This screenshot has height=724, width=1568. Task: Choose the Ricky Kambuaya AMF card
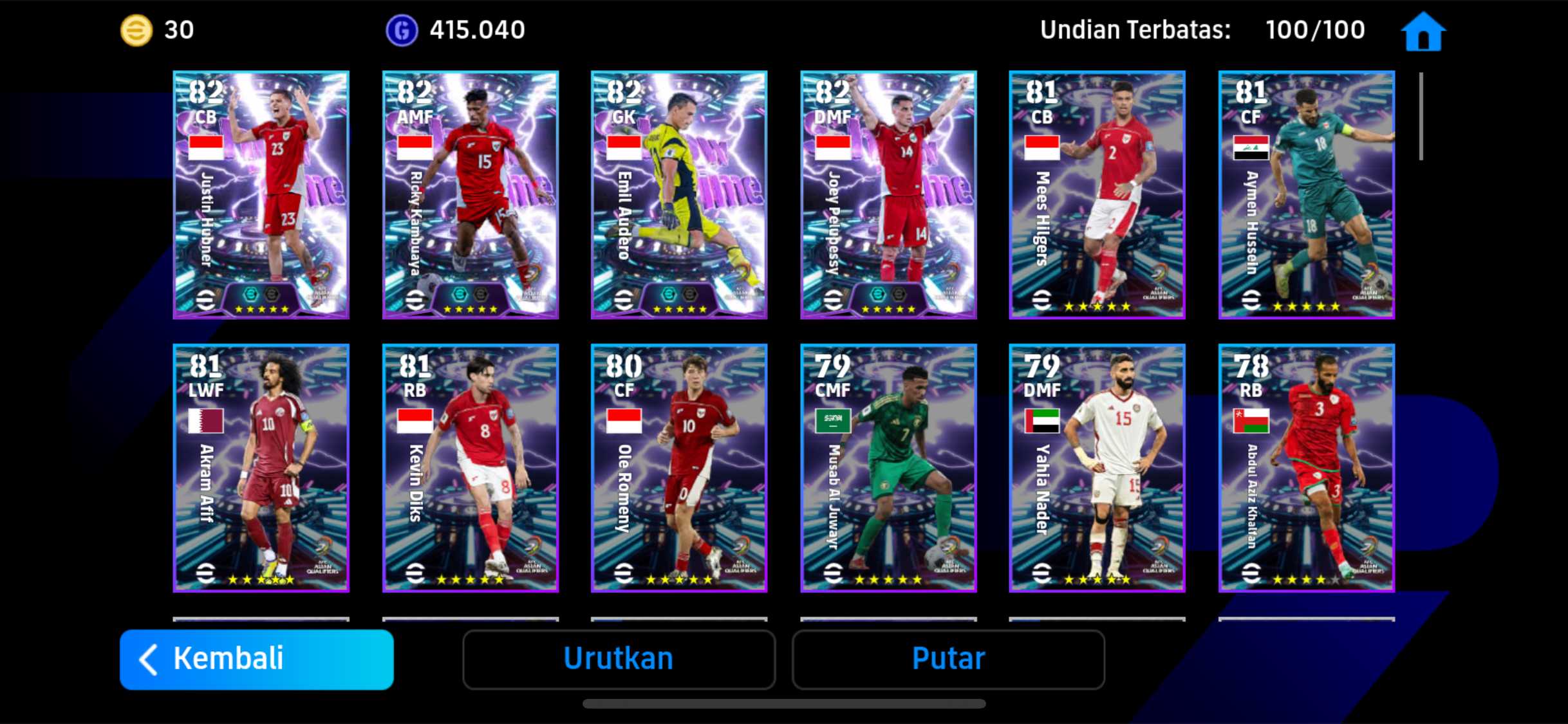470,194
